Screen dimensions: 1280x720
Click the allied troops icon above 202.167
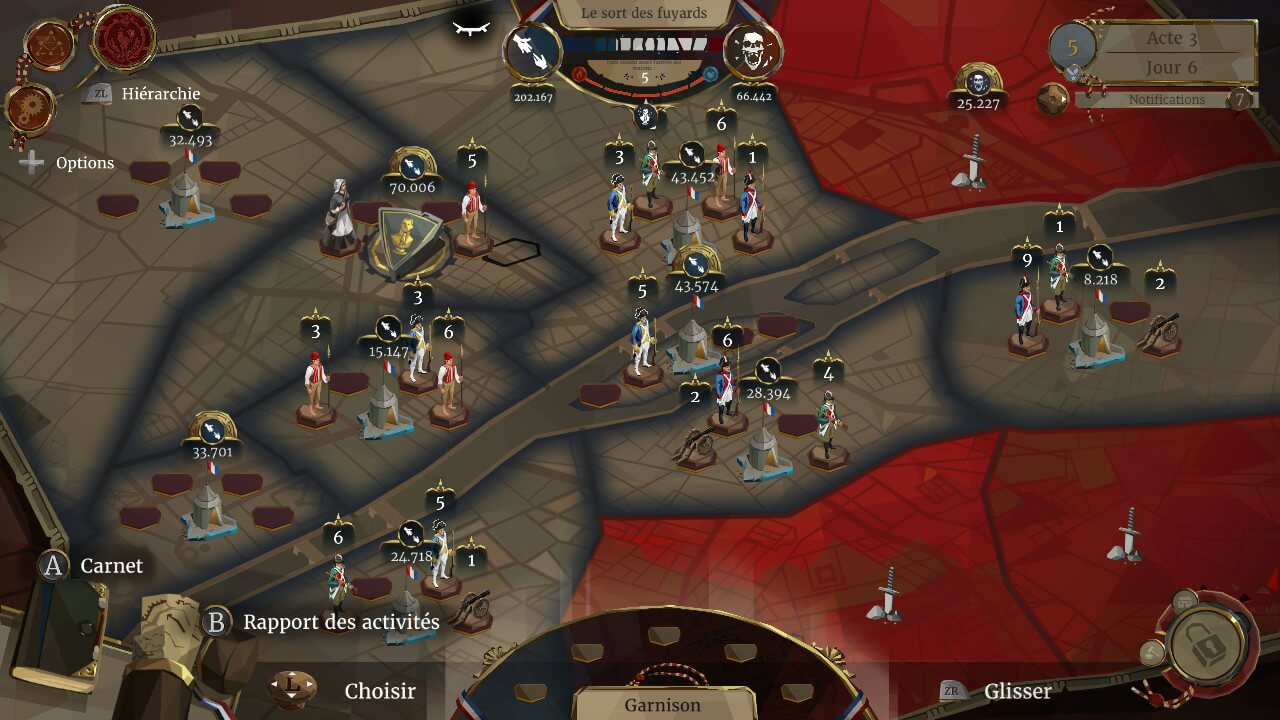point(532,51)
